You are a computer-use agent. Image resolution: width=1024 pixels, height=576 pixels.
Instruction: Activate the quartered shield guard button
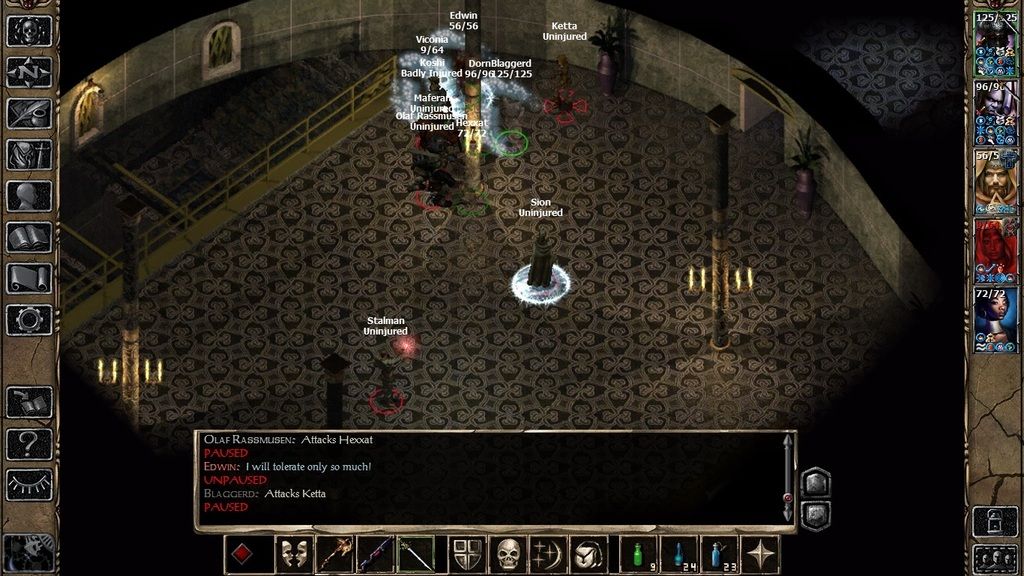click(467, 554)
